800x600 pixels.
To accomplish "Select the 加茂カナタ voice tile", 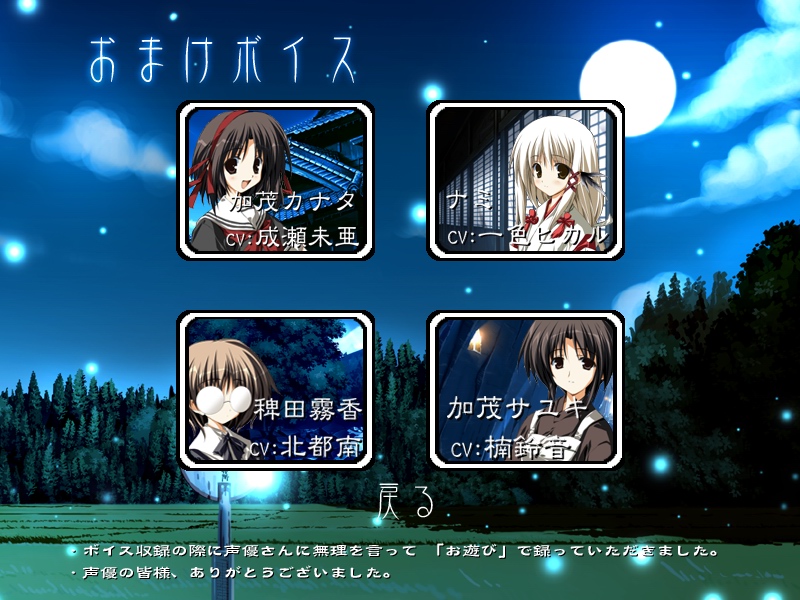I will coord(276,182).
